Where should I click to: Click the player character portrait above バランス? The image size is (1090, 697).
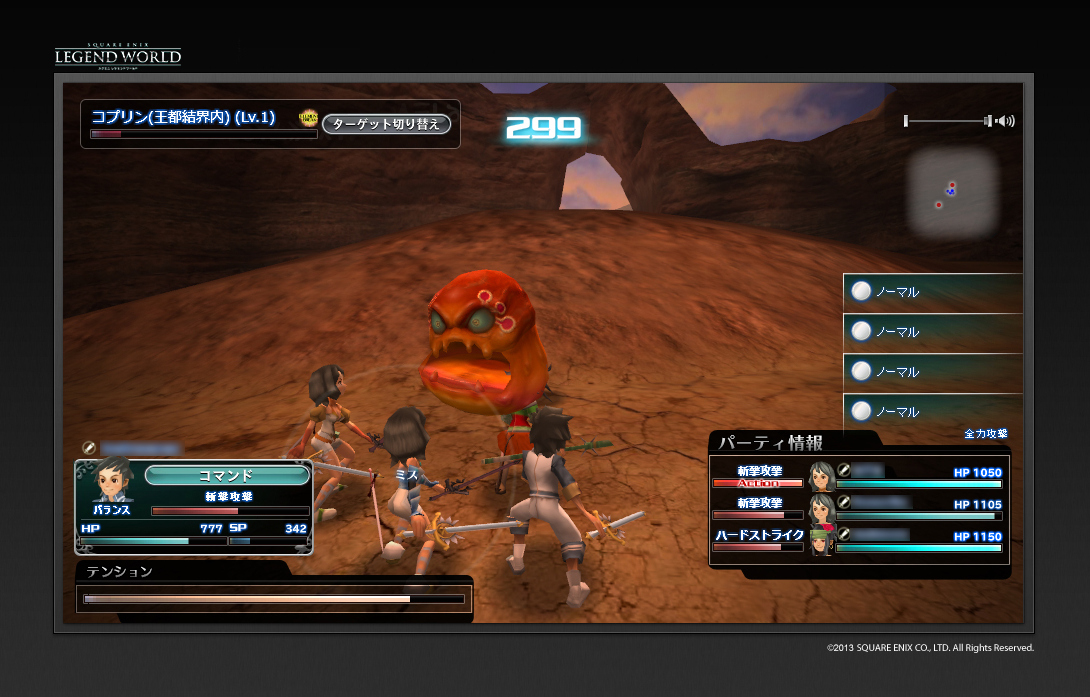[114, 480]
